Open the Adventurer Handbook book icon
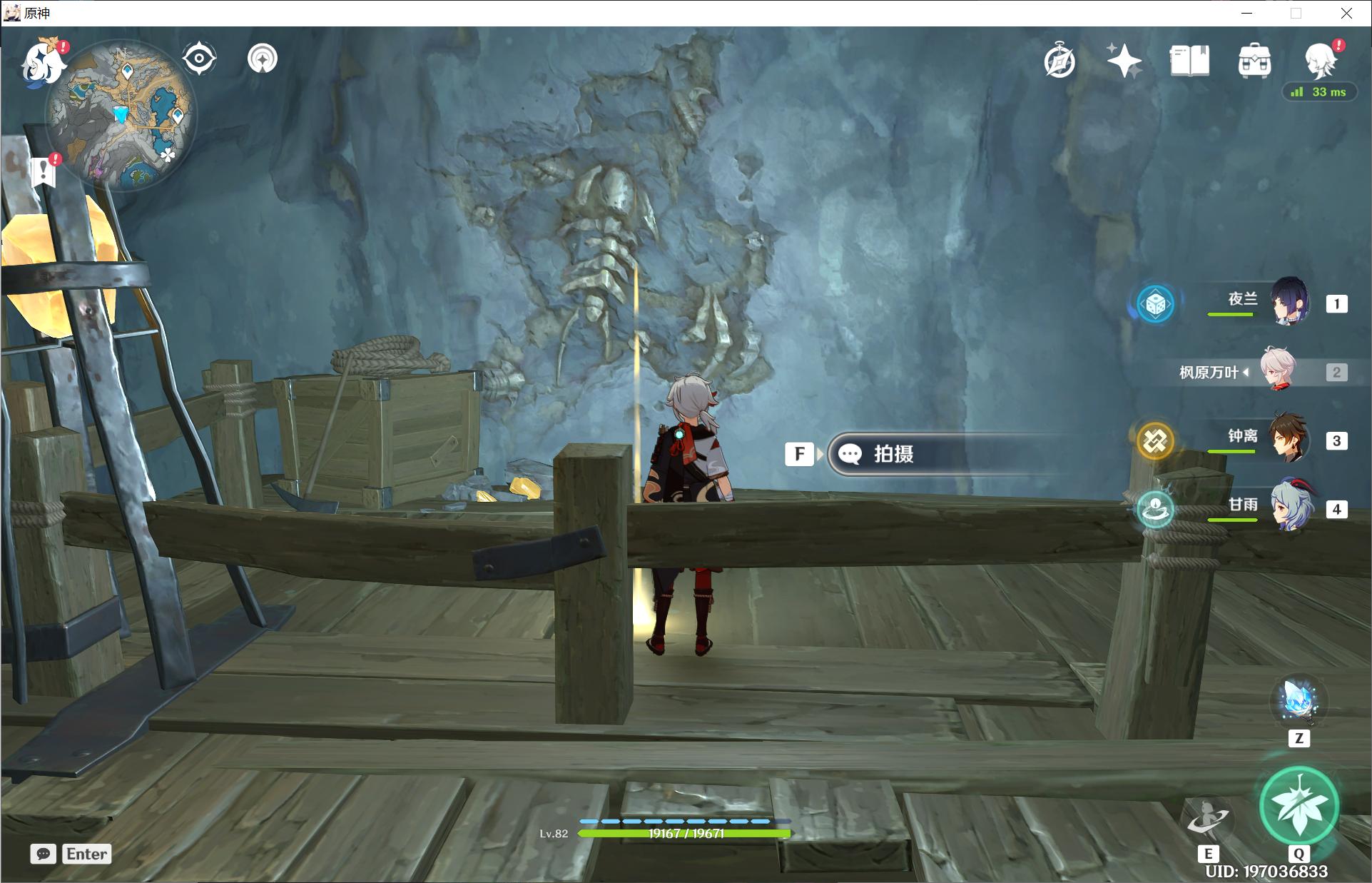 point(1189,61)
